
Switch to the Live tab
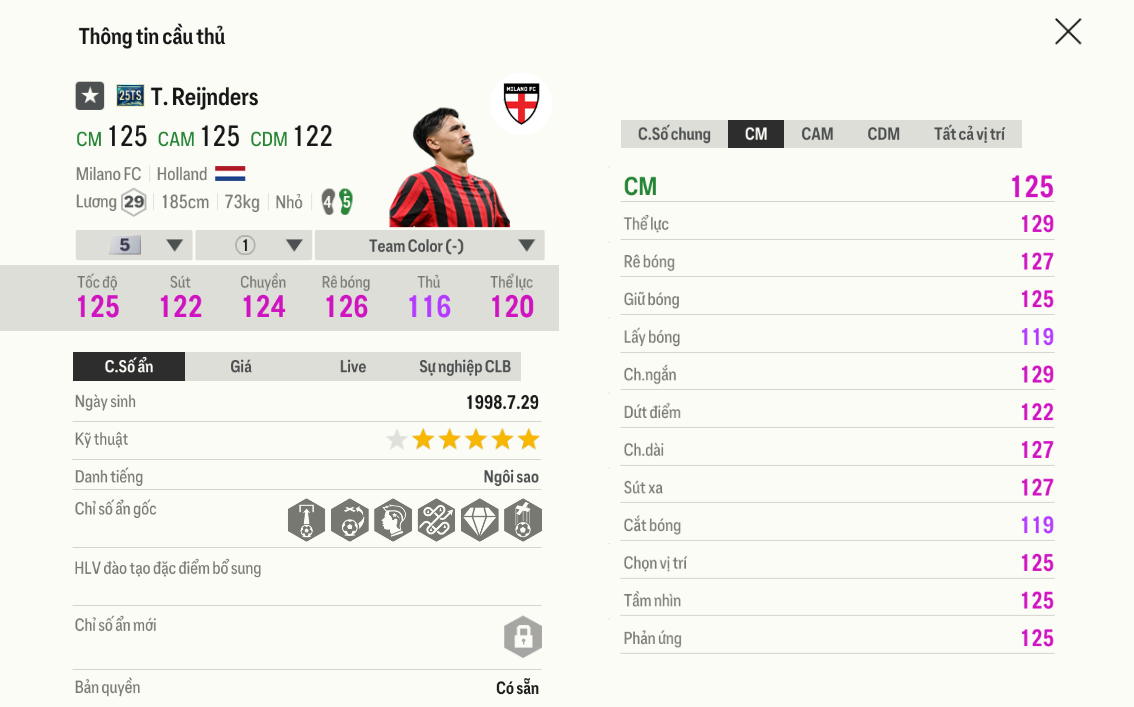[353, 367]
